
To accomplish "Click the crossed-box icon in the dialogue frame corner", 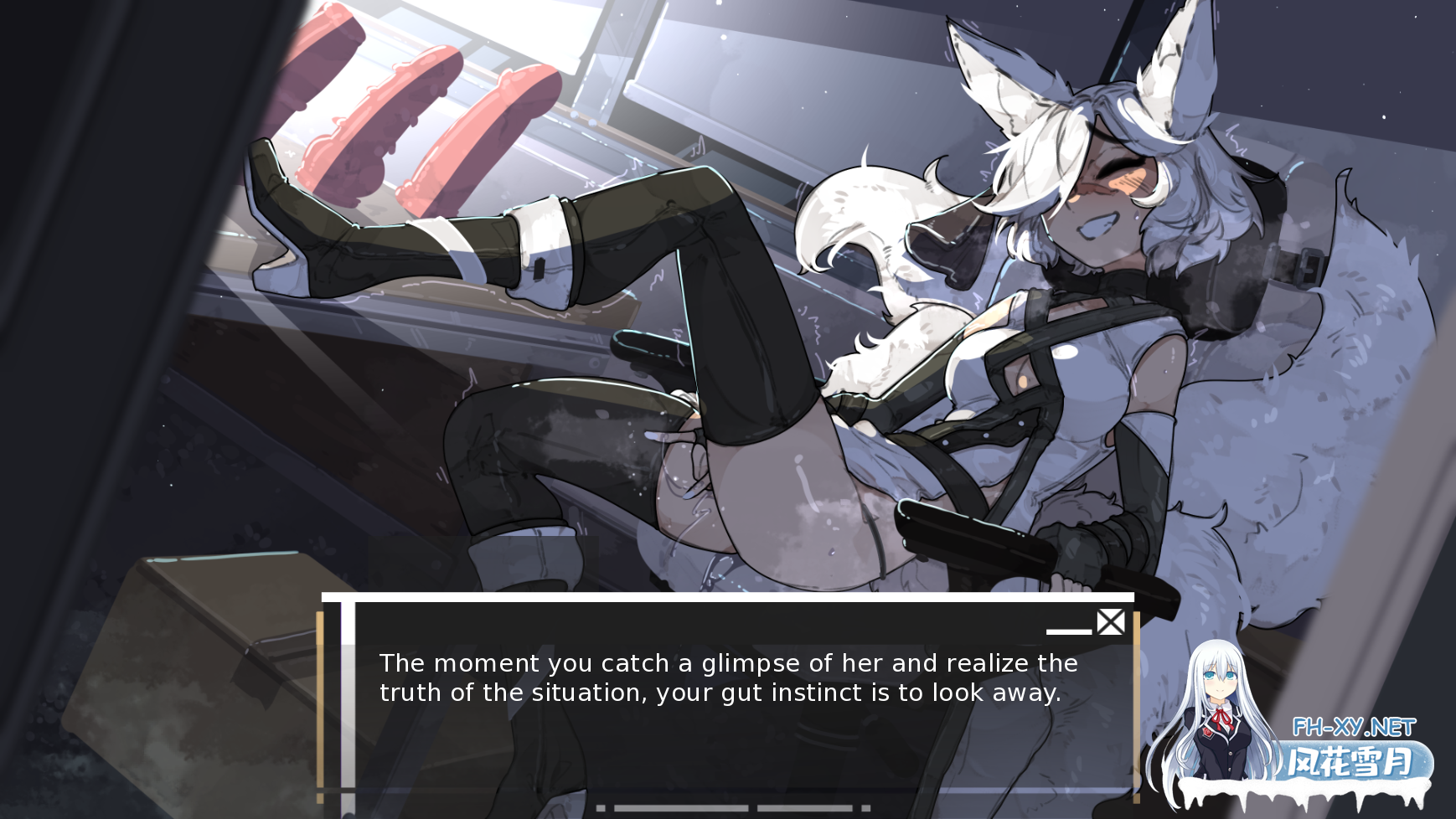I will [1110, 621].
